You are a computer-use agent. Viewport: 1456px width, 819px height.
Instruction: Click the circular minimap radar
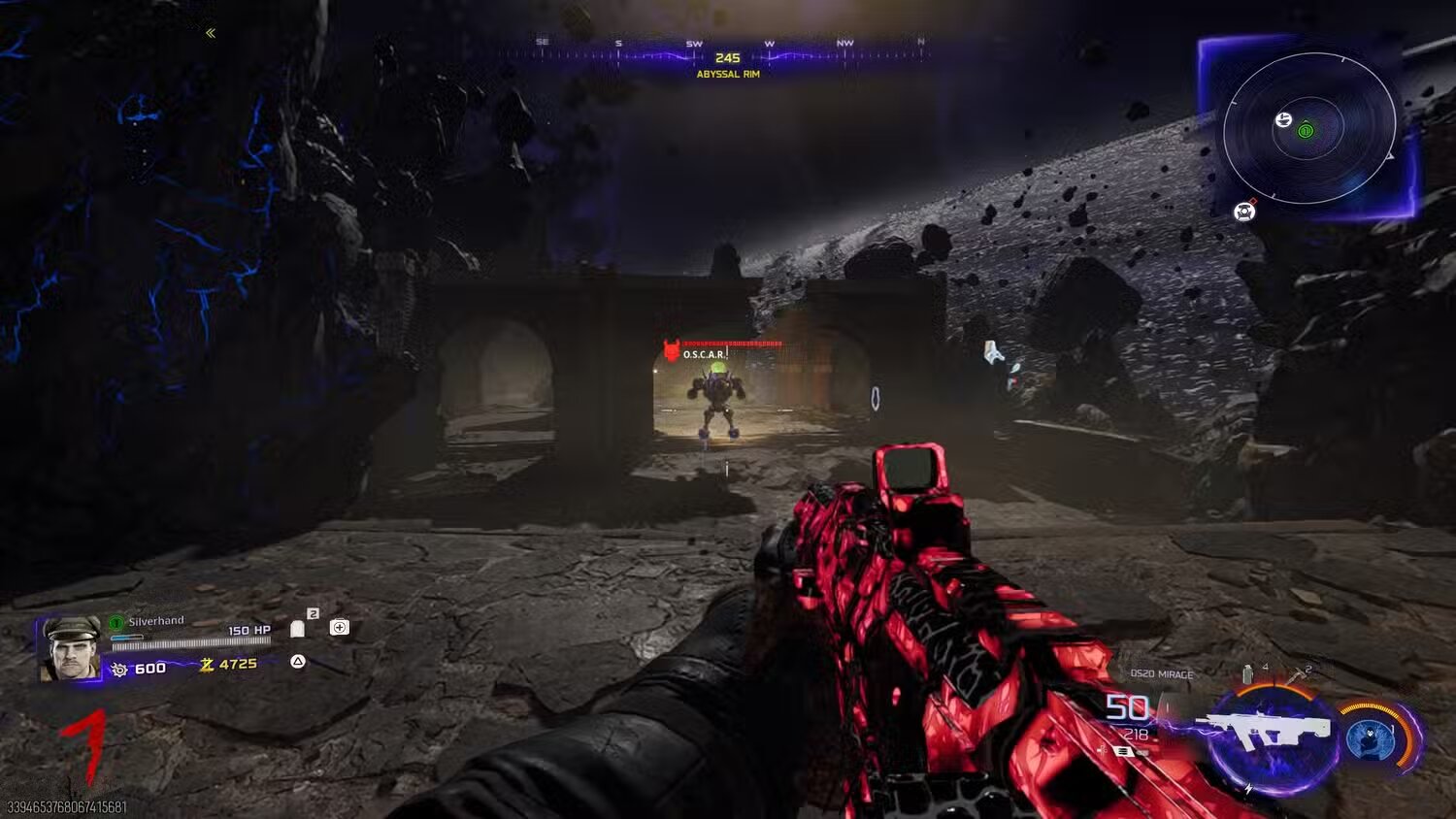coord(1308,129)
